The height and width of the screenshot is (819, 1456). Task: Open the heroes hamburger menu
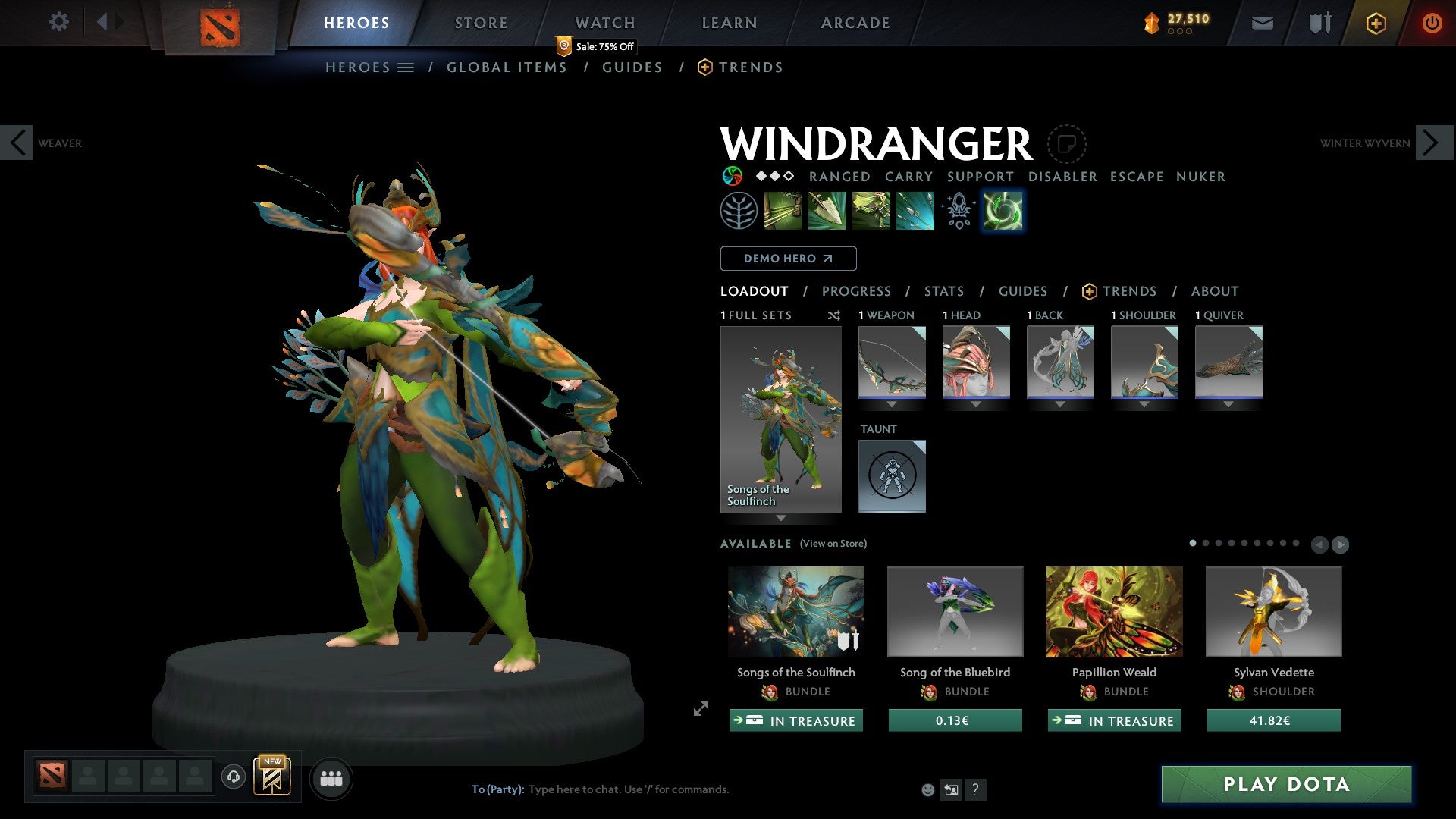[x=406, y=67]
